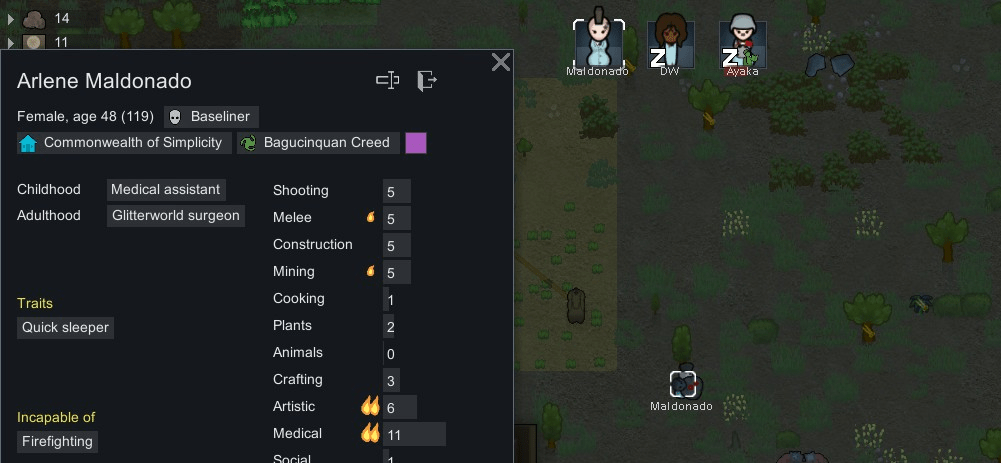
Task: Select Ayaka's portrait in the colonist bar
Action: coord(742,43)
